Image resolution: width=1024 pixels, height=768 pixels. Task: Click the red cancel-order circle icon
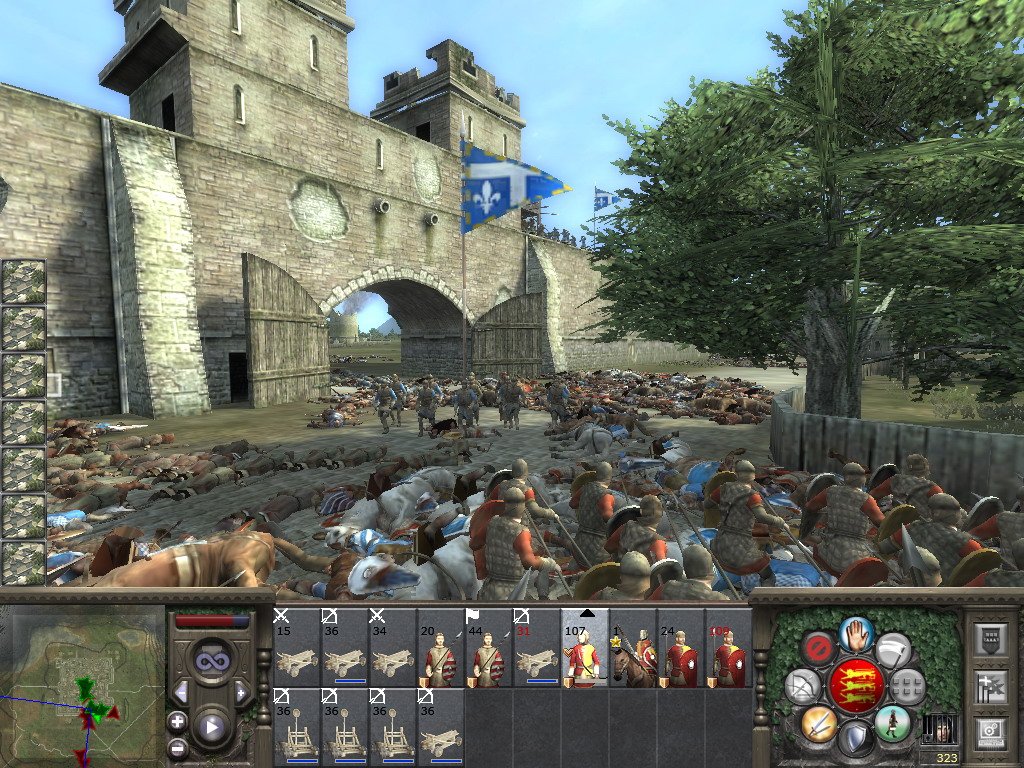(819, 648)
